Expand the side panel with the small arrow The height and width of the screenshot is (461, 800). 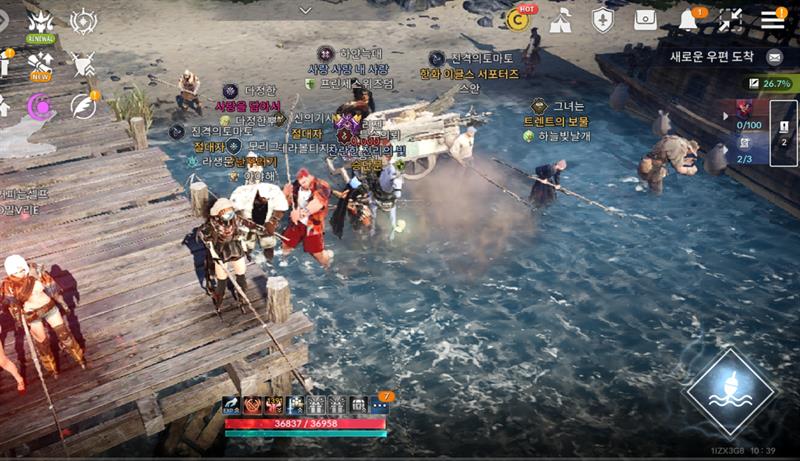727,114
